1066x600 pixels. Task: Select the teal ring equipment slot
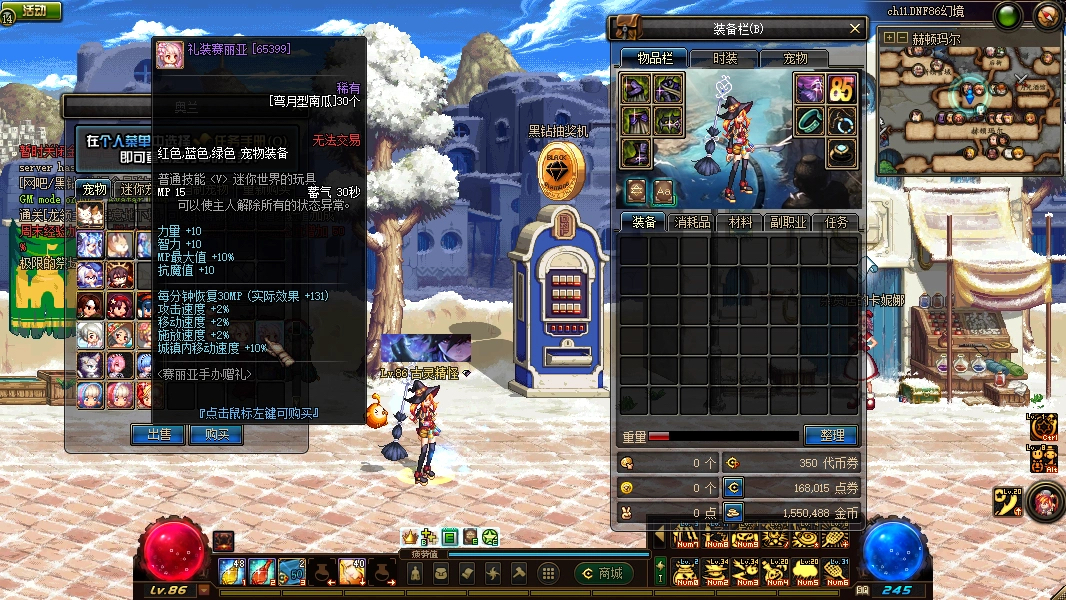[809, 121]
